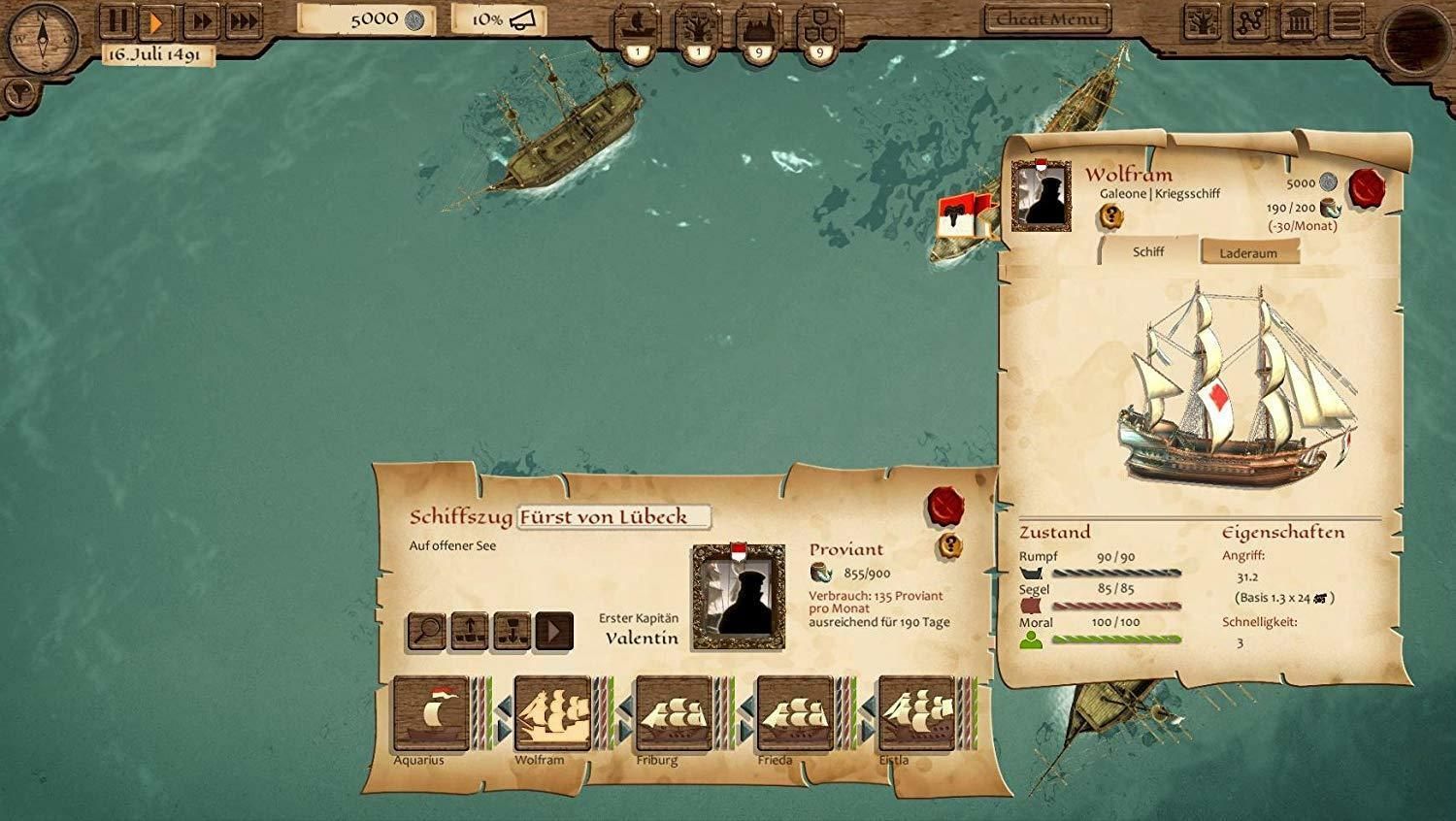This screenshot has height=821, width=1456.
Task: Close the Wolfram ship panel via red seal
Action: click(x=1367, y=186)
